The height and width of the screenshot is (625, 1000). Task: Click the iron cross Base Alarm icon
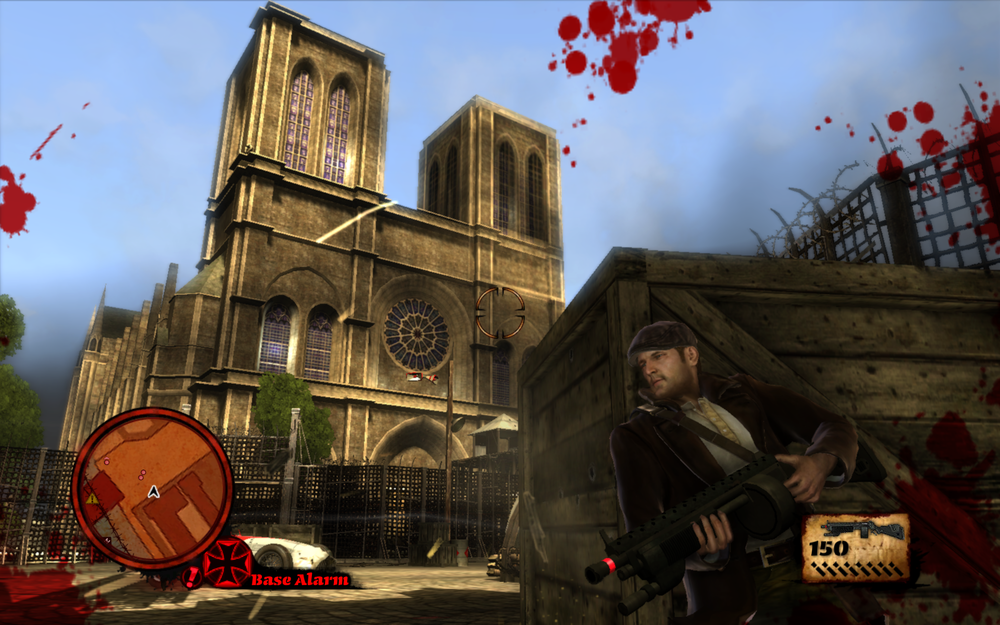click(x=227, y=563)
